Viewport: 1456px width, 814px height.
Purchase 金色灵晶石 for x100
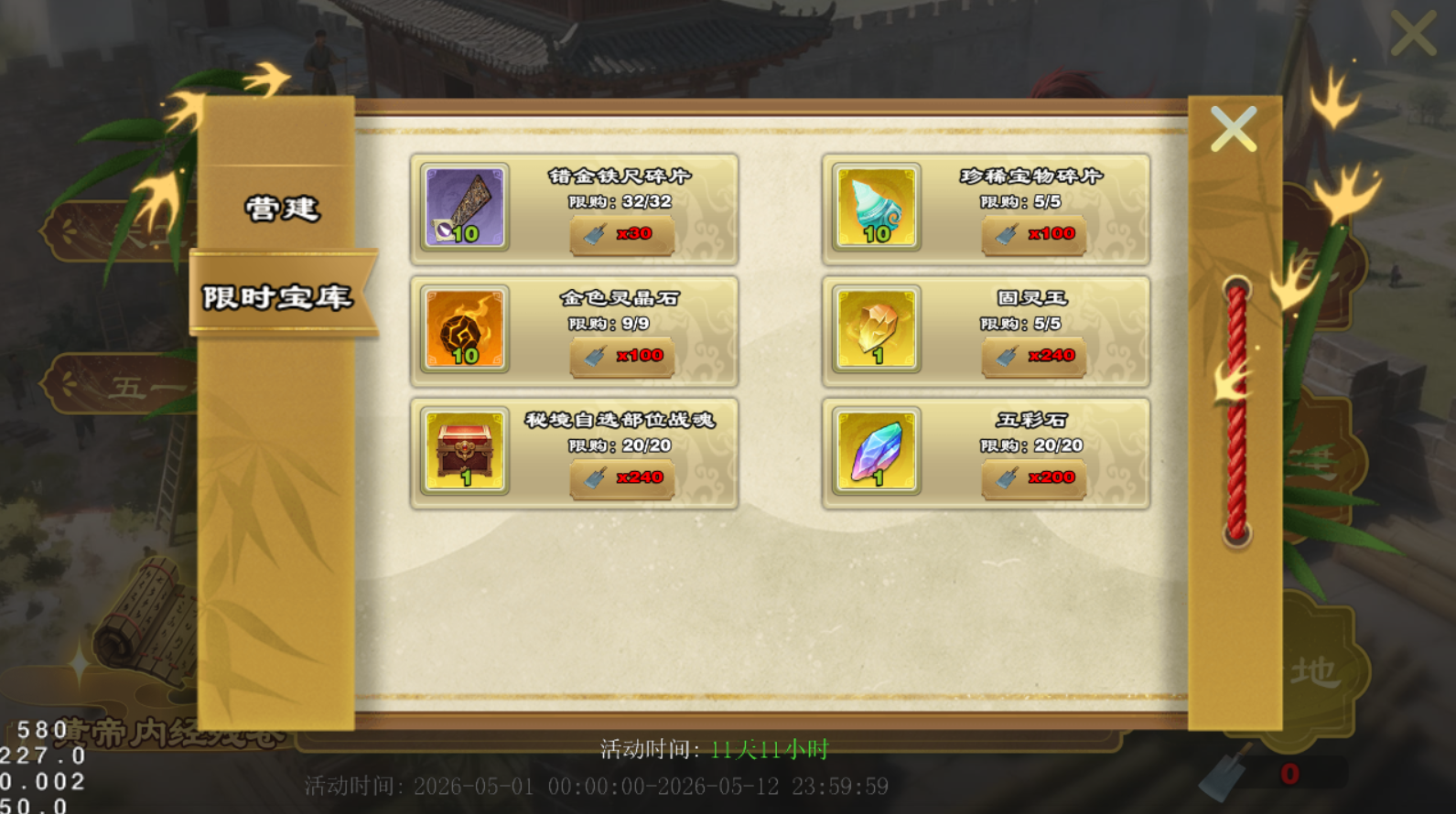click(x=622, y=356)
